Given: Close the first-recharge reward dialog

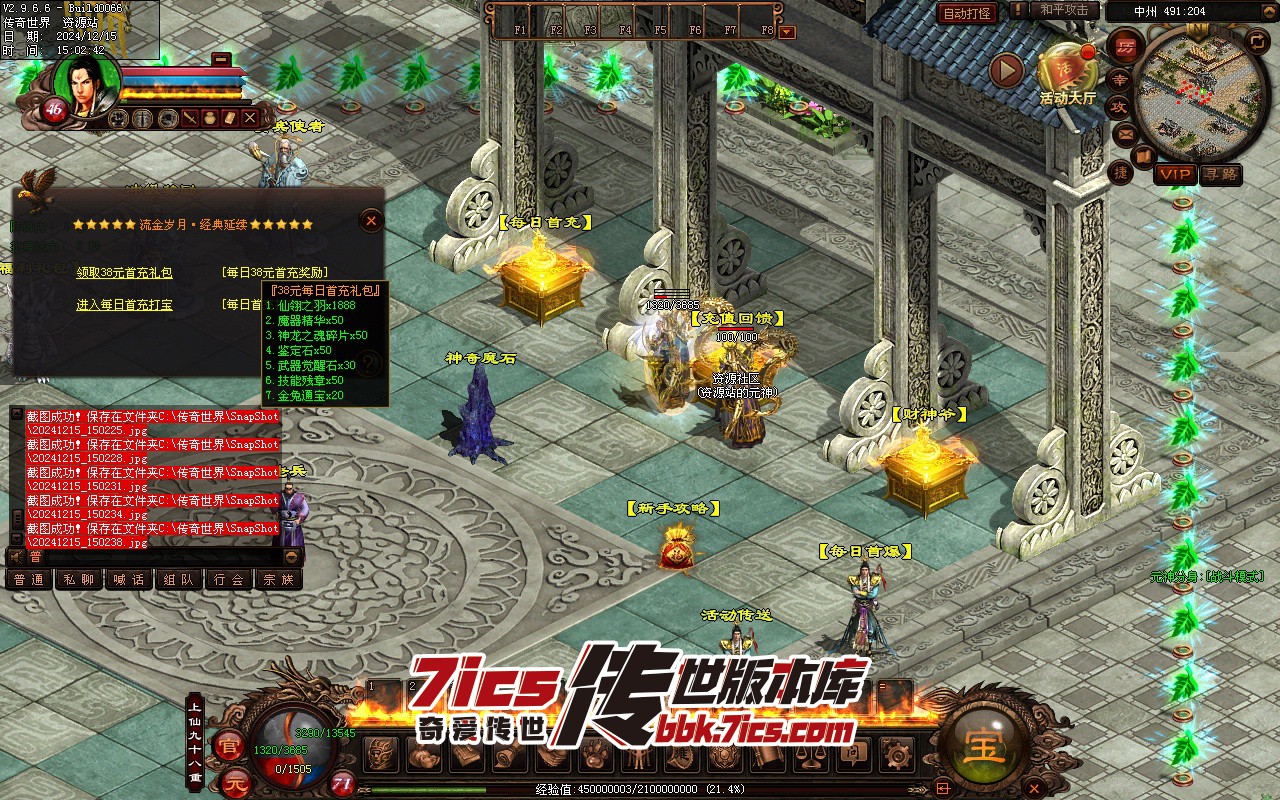Looking at the screenshot, I should [x=371, y=221].
